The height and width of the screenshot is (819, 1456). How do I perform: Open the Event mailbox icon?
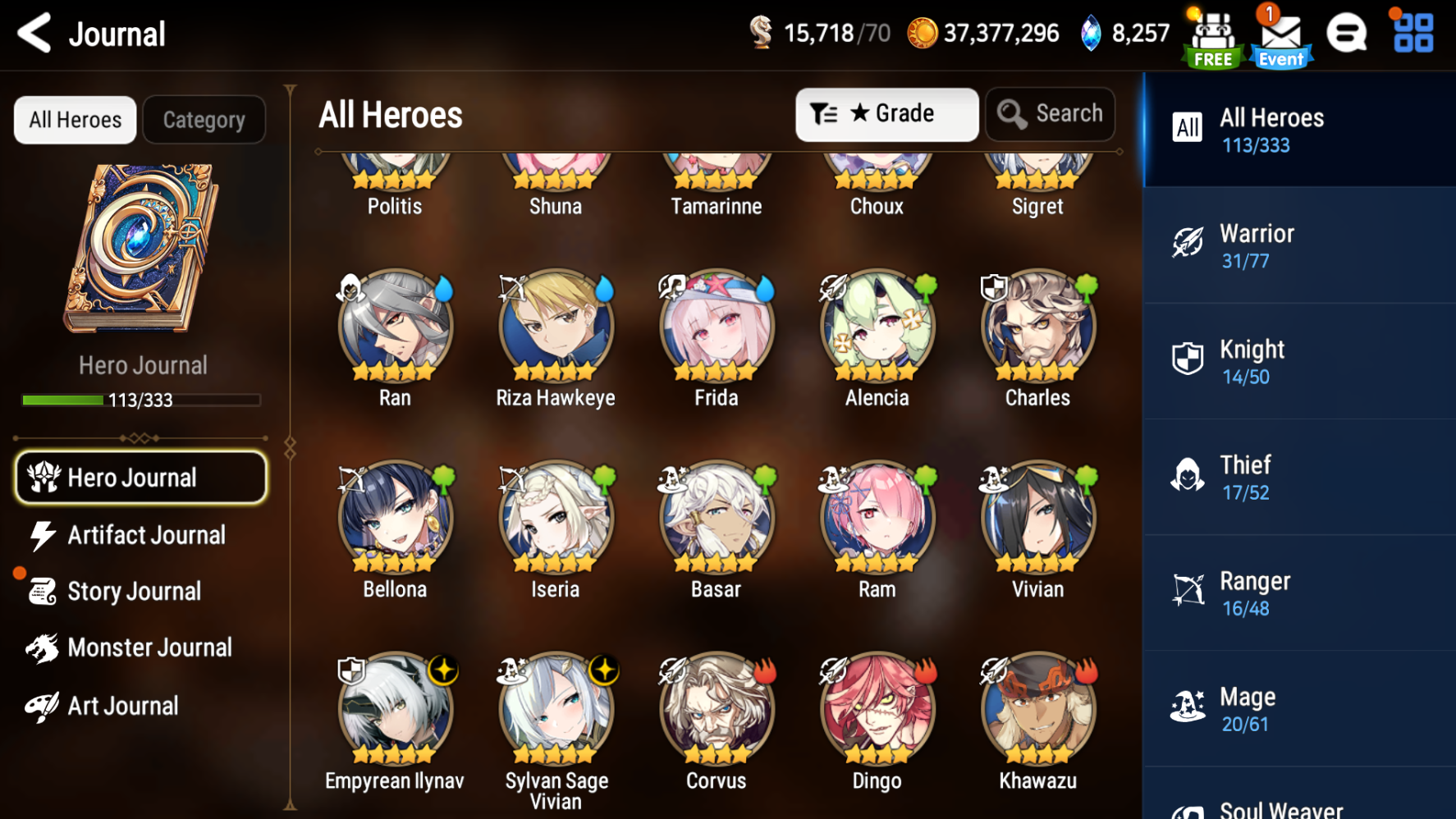(1280, 38)
